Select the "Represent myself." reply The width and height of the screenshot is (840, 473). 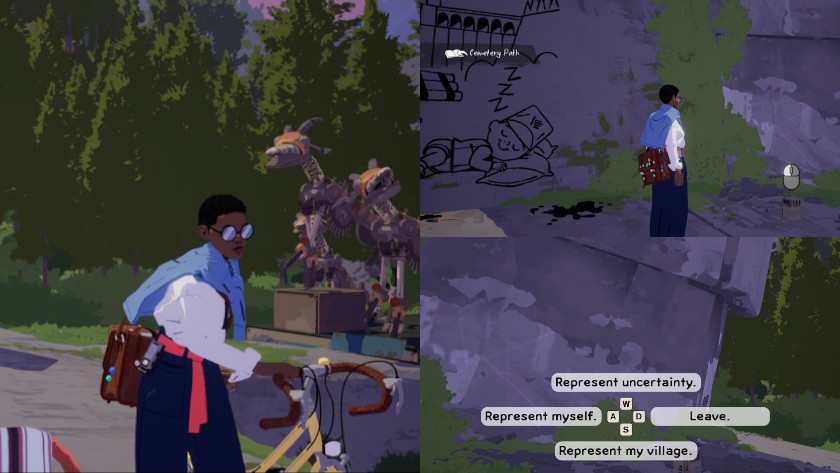pos(541,416)
